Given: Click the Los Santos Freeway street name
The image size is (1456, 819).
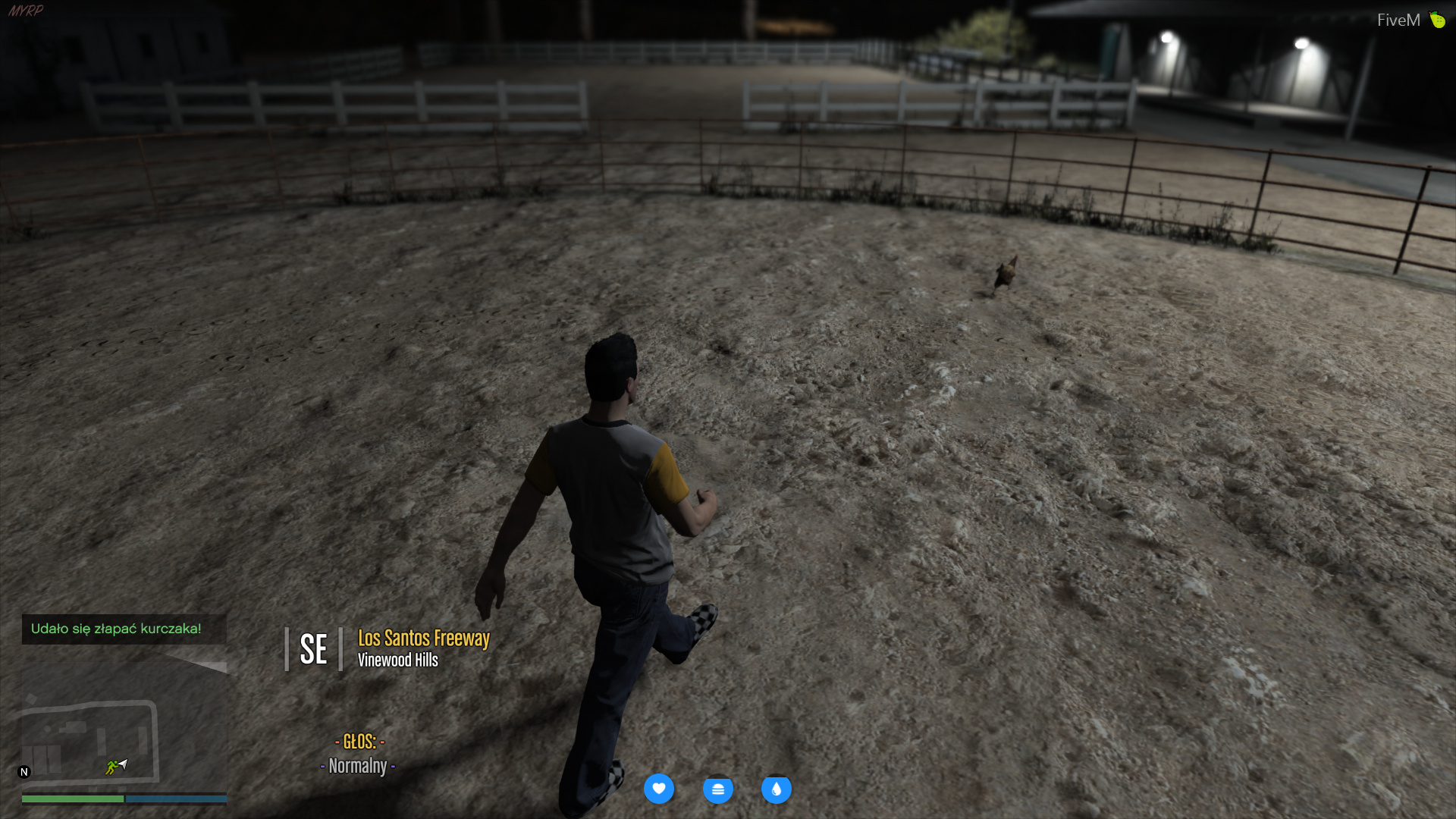Looking at the screenshot, I should pyautogui.click(x=423, y=639).
